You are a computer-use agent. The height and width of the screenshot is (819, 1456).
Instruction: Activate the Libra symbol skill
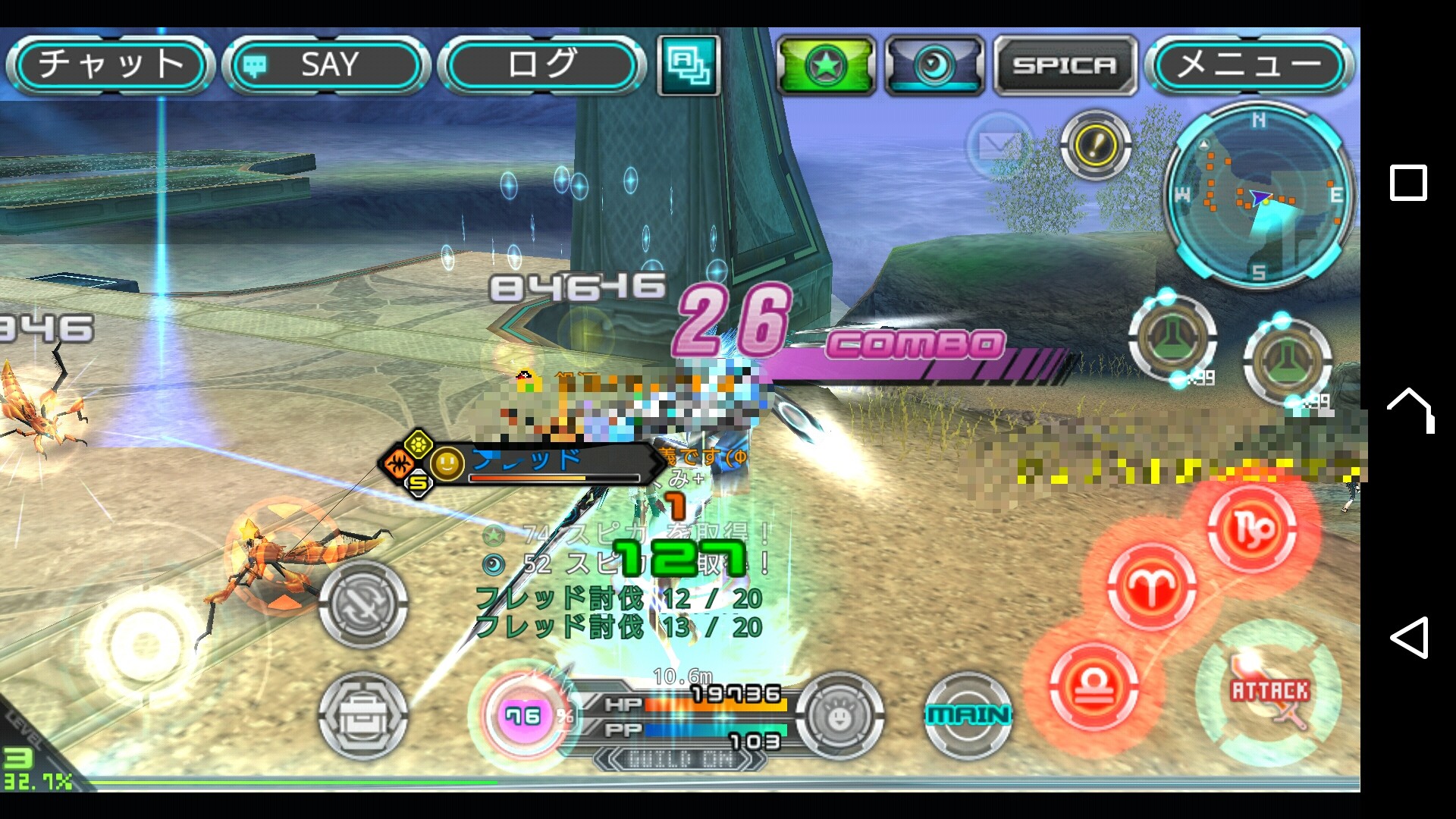(x=1094, y=688)
